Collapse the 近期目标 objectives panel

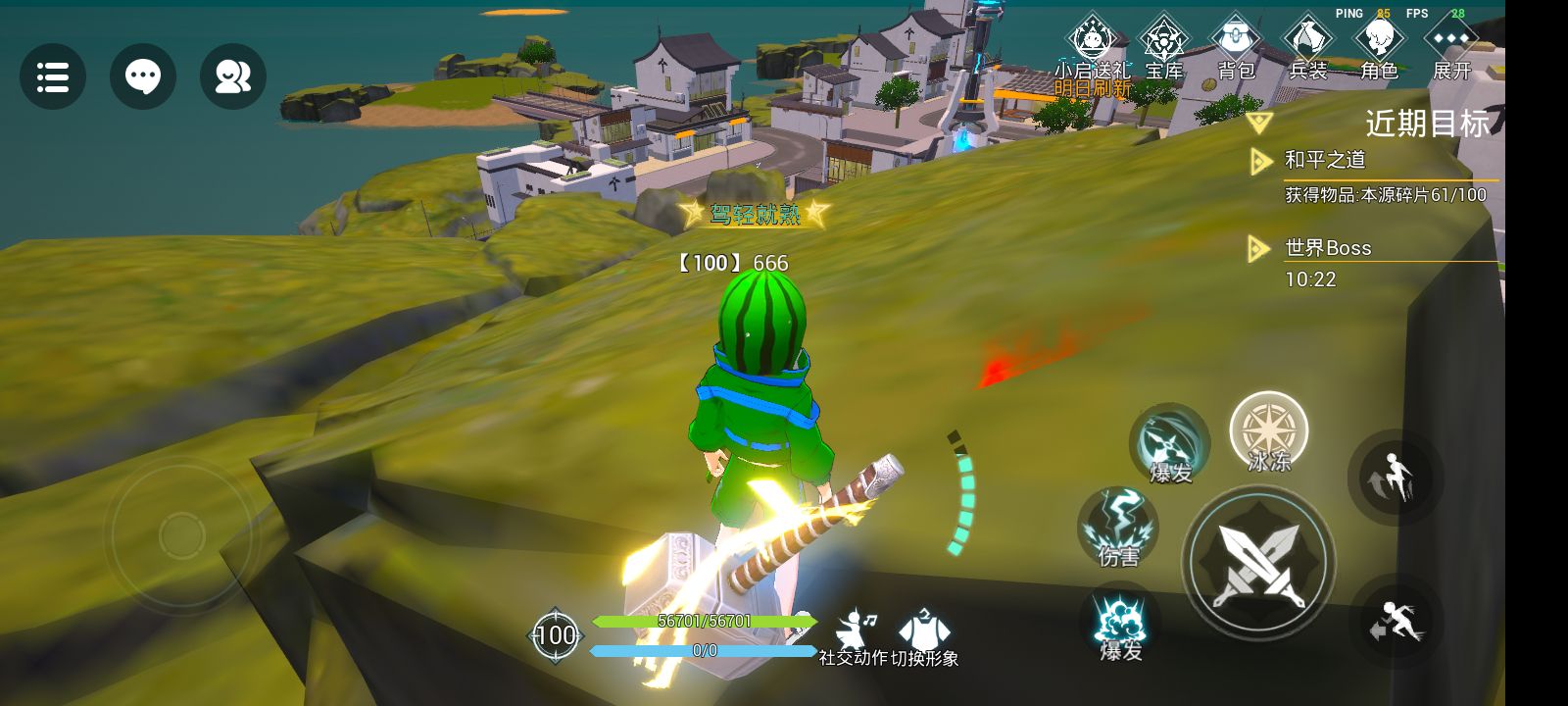(x=1259, y=123)
